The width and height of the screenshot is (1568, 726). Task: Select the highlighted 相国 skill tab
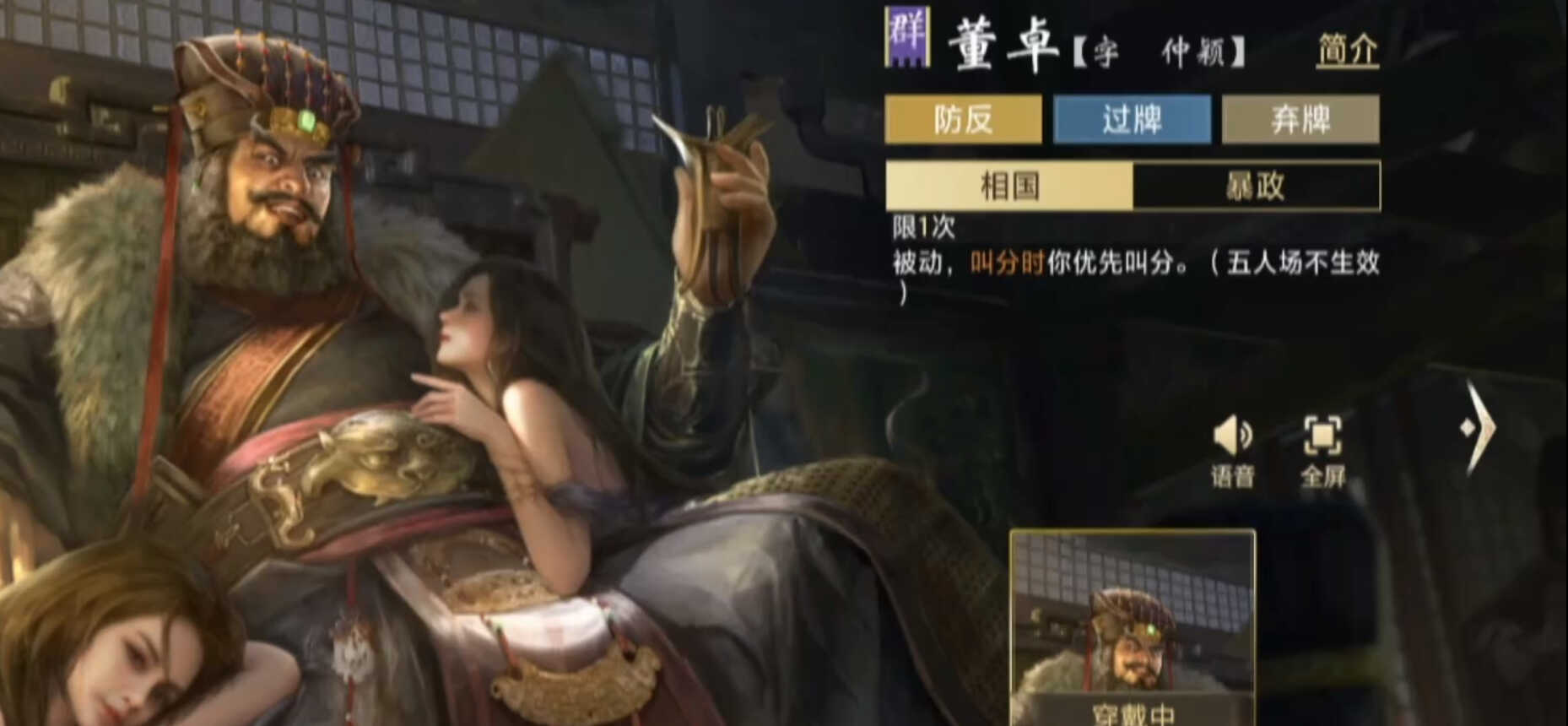[1009, 187]
